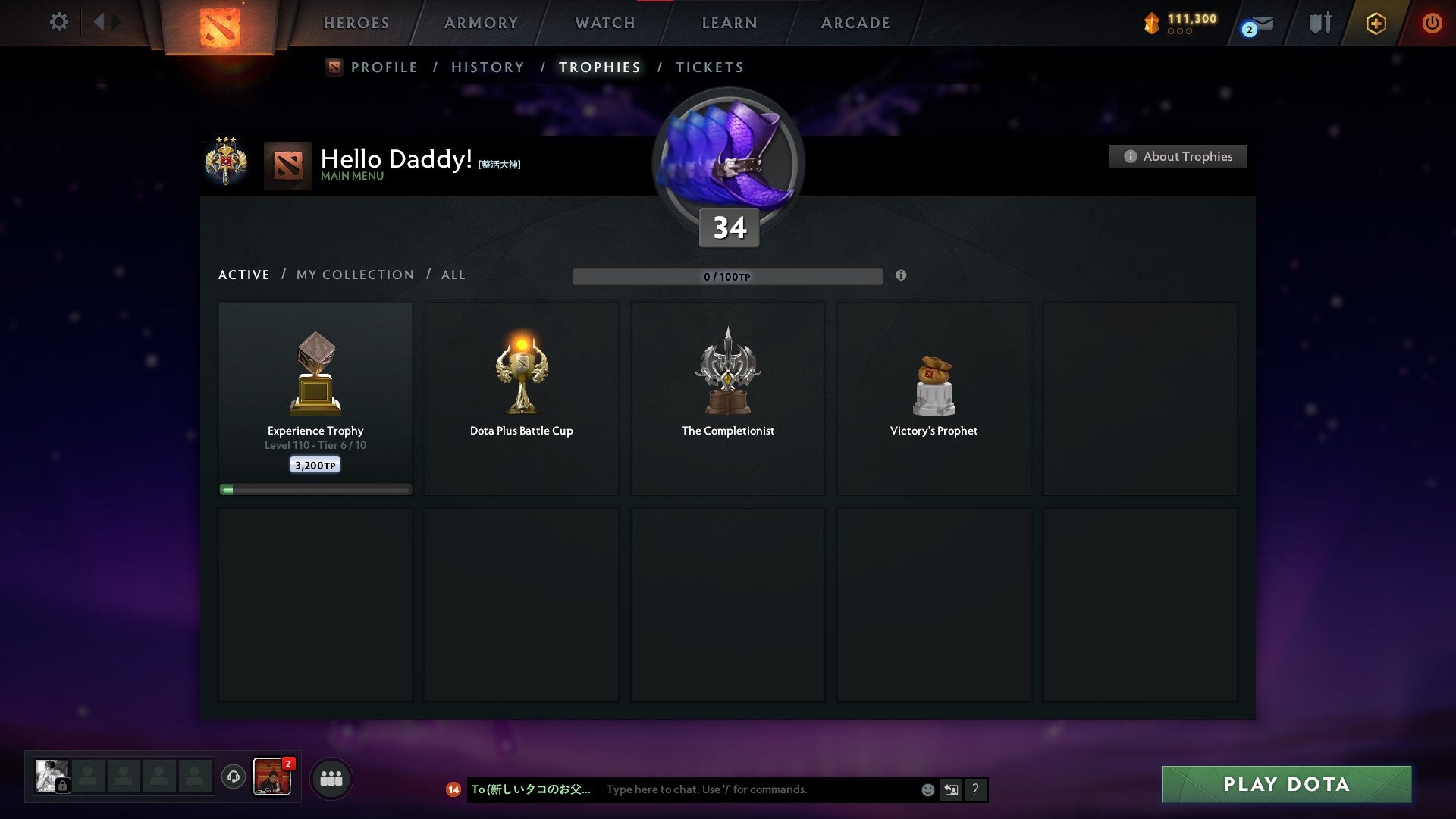Click the red power button
Screen dimensions: 1456x819
point(1432,23)
